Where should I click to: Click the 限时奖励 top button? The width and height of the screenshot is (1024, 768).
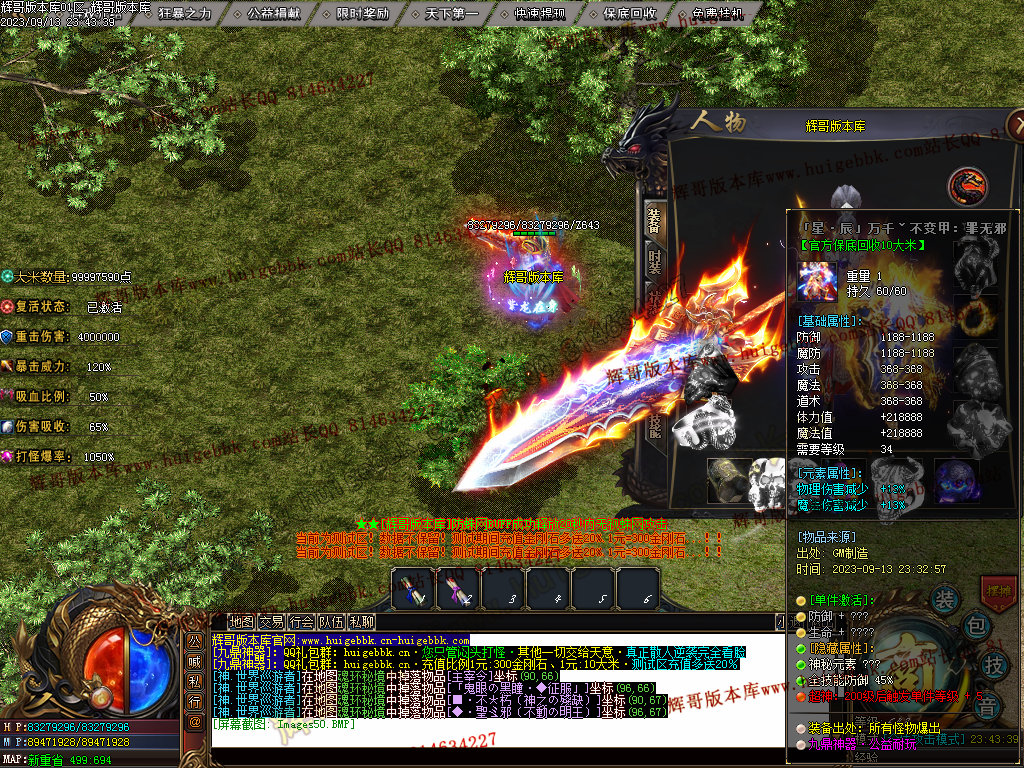[x=363, y=14]
